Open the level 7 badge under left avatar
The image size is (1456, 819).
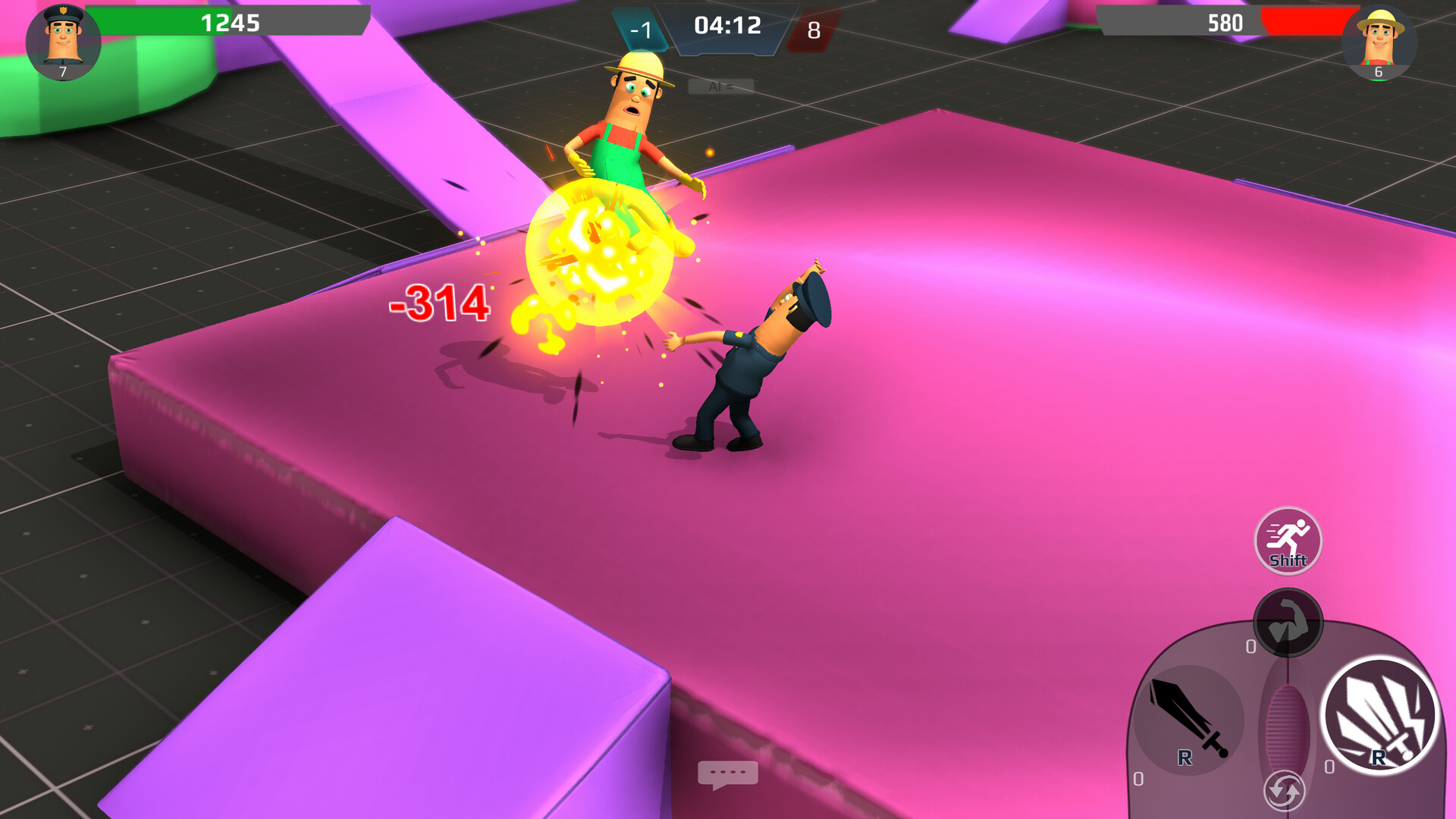click(x=63, y=73)
